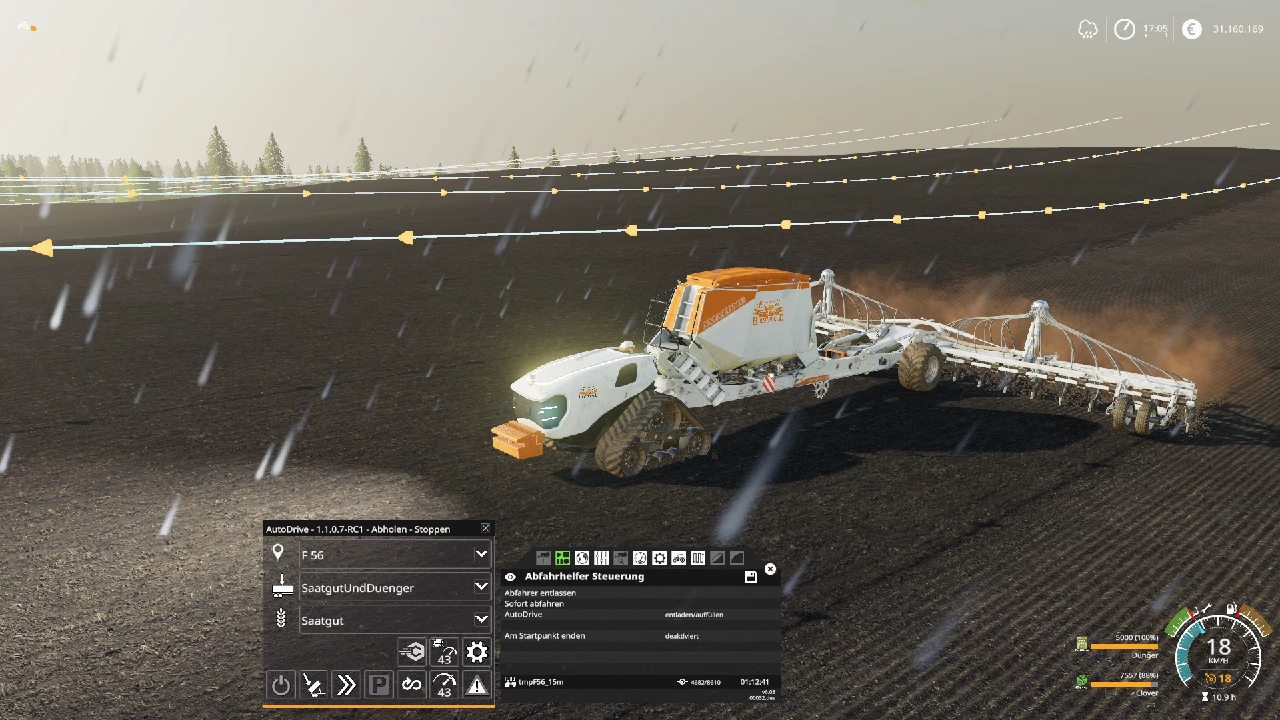
Task: Expand the SaatgutUndDuenger unload target dropdown
Action: [x=481, y=587]
